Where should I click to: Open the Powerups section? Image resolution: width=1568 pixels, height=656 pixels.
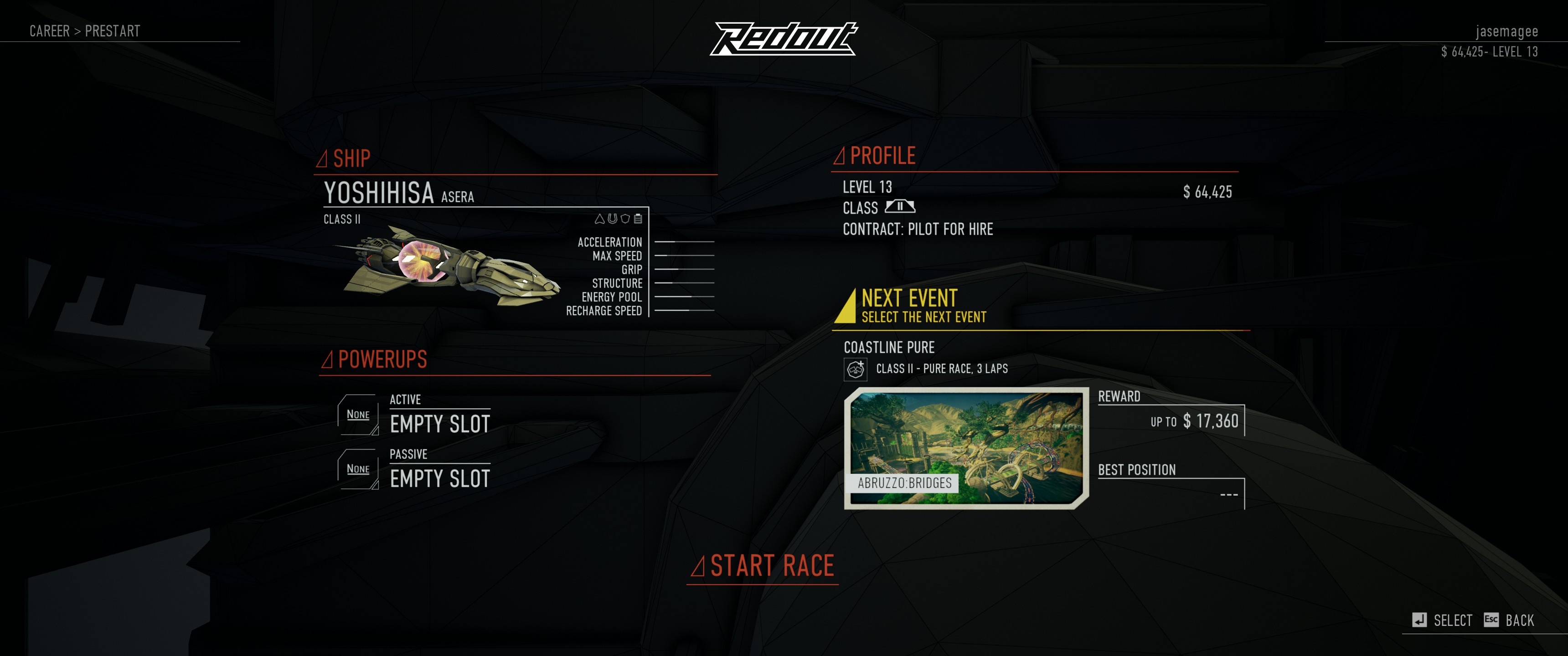382,359
